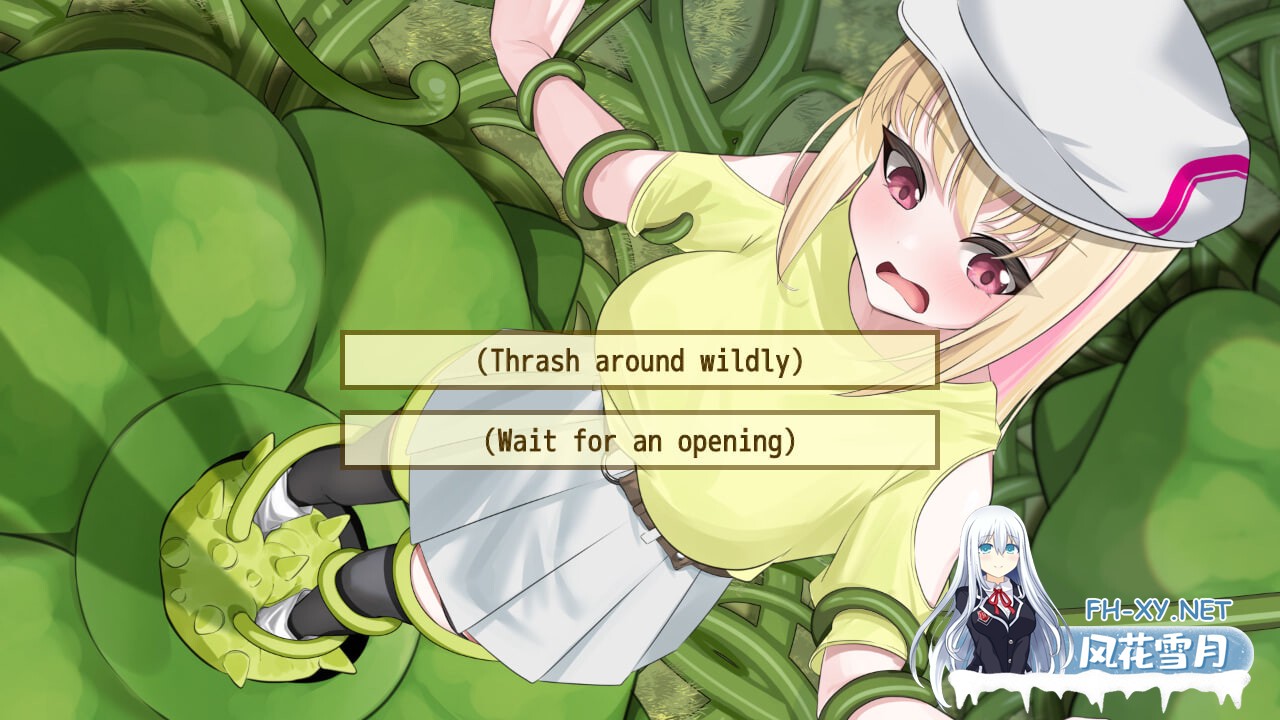Click the spiky green plant bulb
Screen dimensions: 1280x720
(250, 570)
